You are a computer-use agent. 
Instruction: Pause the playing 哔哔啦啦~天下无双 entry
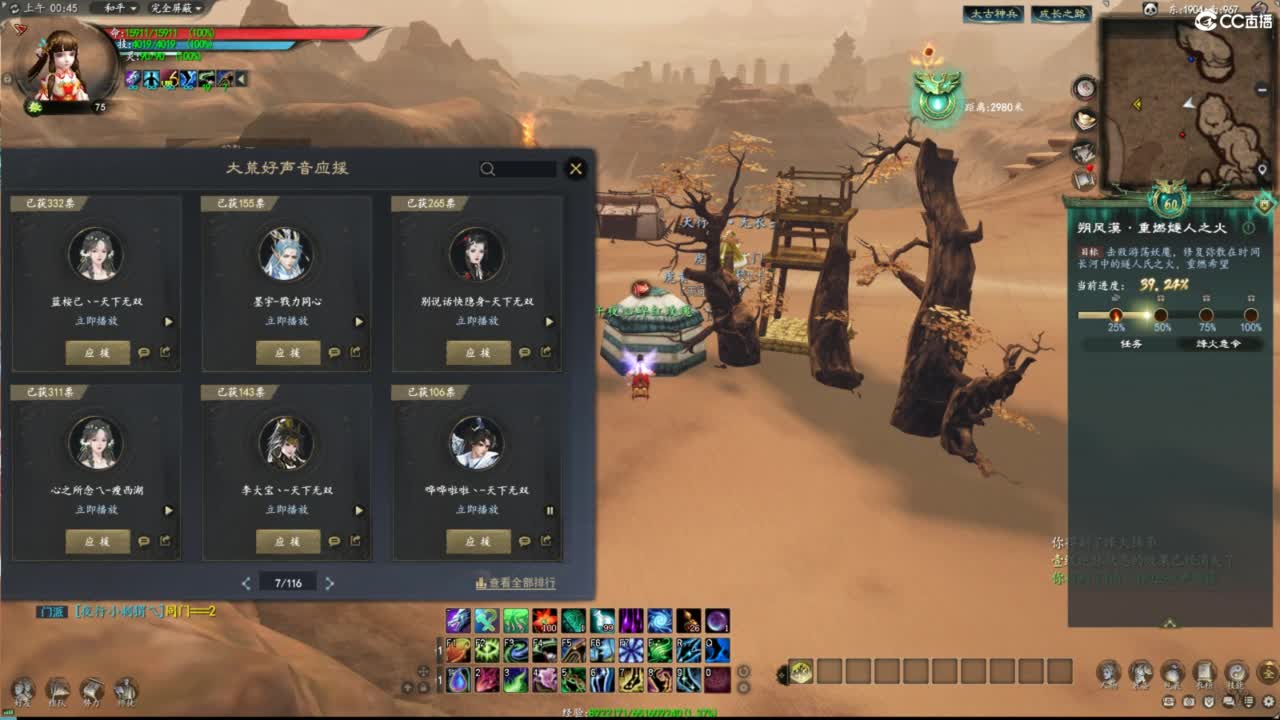coord(551,510)
